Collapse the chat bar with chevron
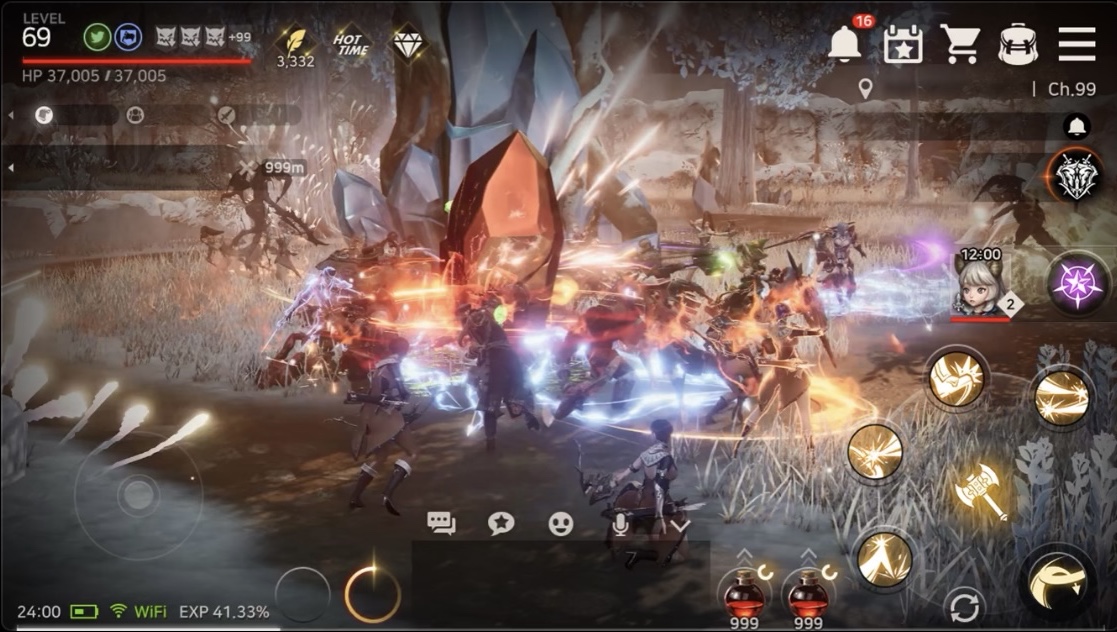The height and width of the screenshot is (632, 1117). click(680, 524)
